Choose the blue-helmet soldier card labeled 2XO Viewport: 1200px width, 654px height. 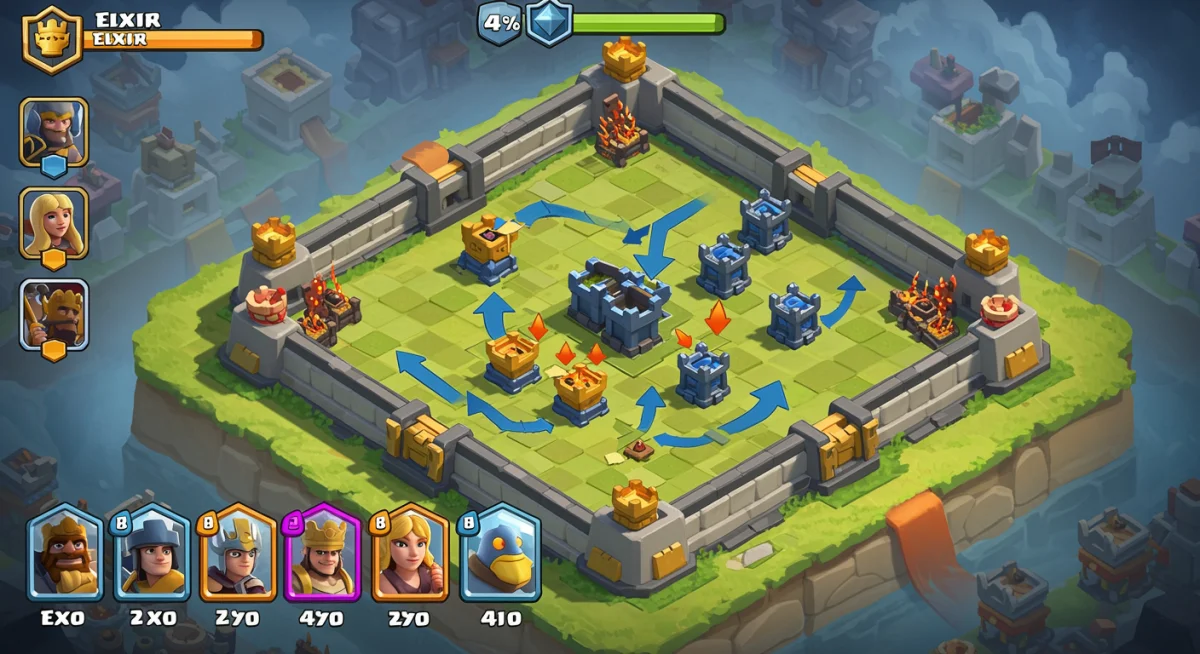152,553
